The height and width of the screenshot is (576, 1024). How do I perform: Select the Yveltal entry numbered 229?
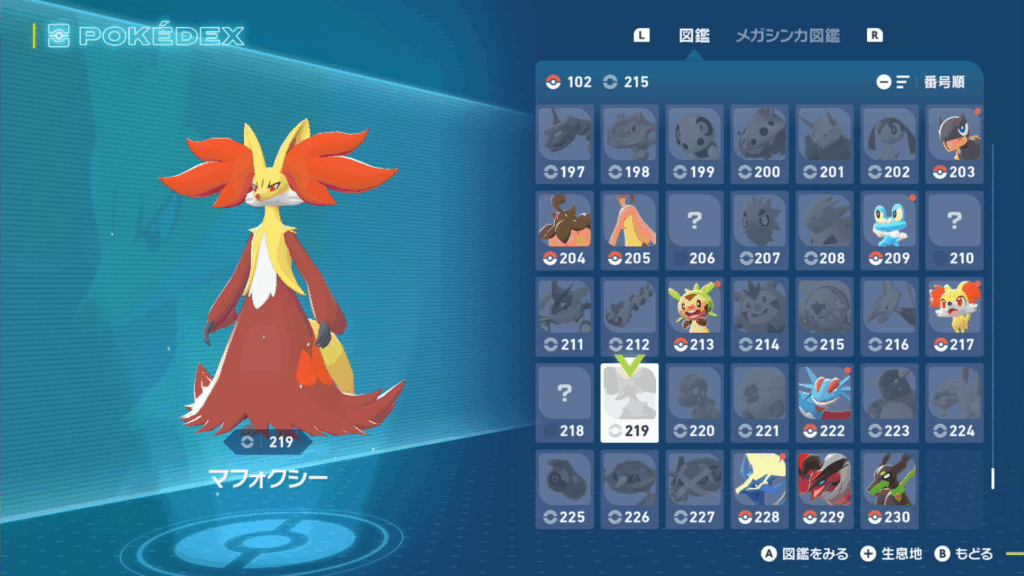tap(823, 488)
